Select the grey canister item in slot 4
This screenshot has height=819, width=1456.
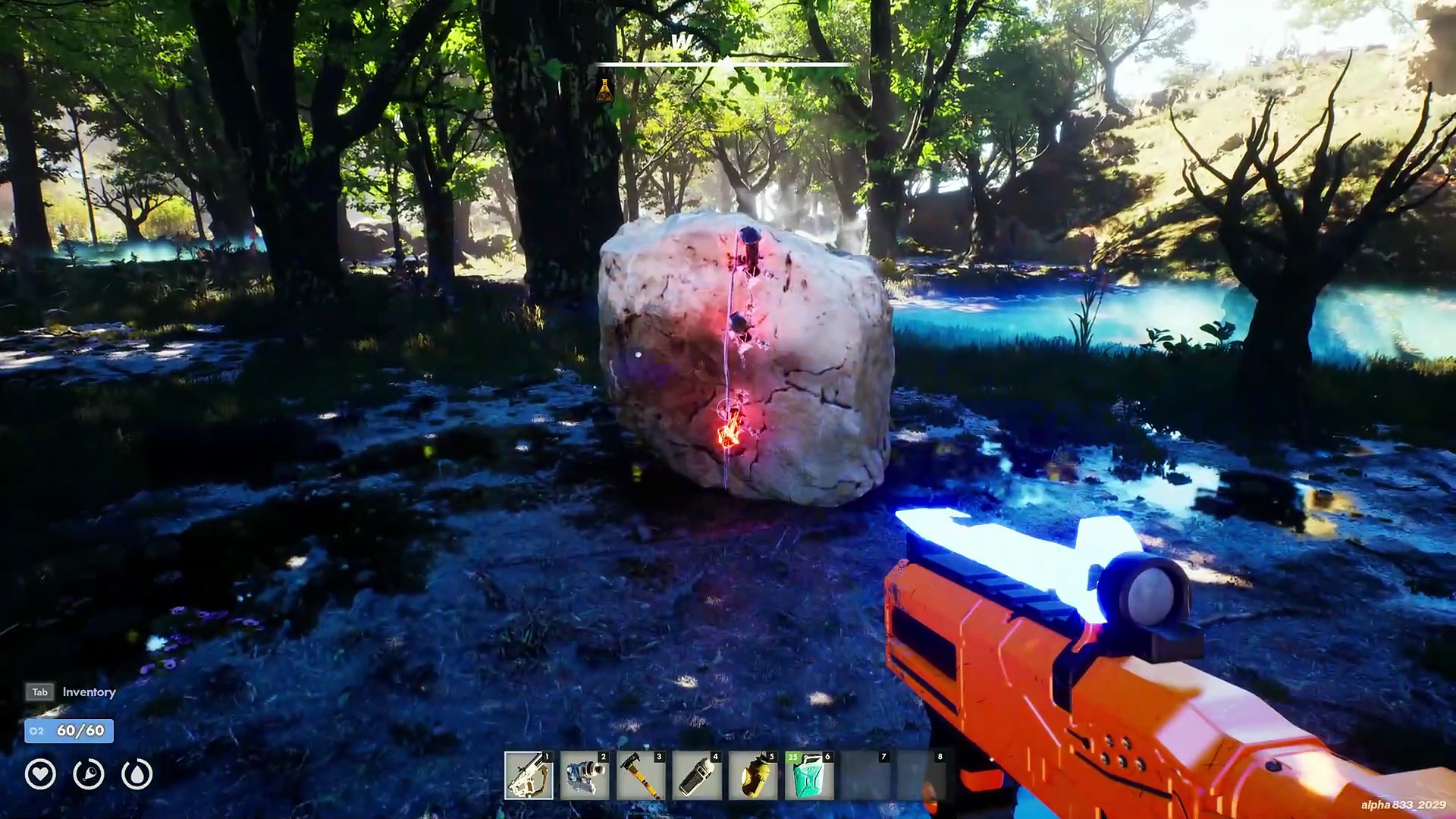[697, 776]
